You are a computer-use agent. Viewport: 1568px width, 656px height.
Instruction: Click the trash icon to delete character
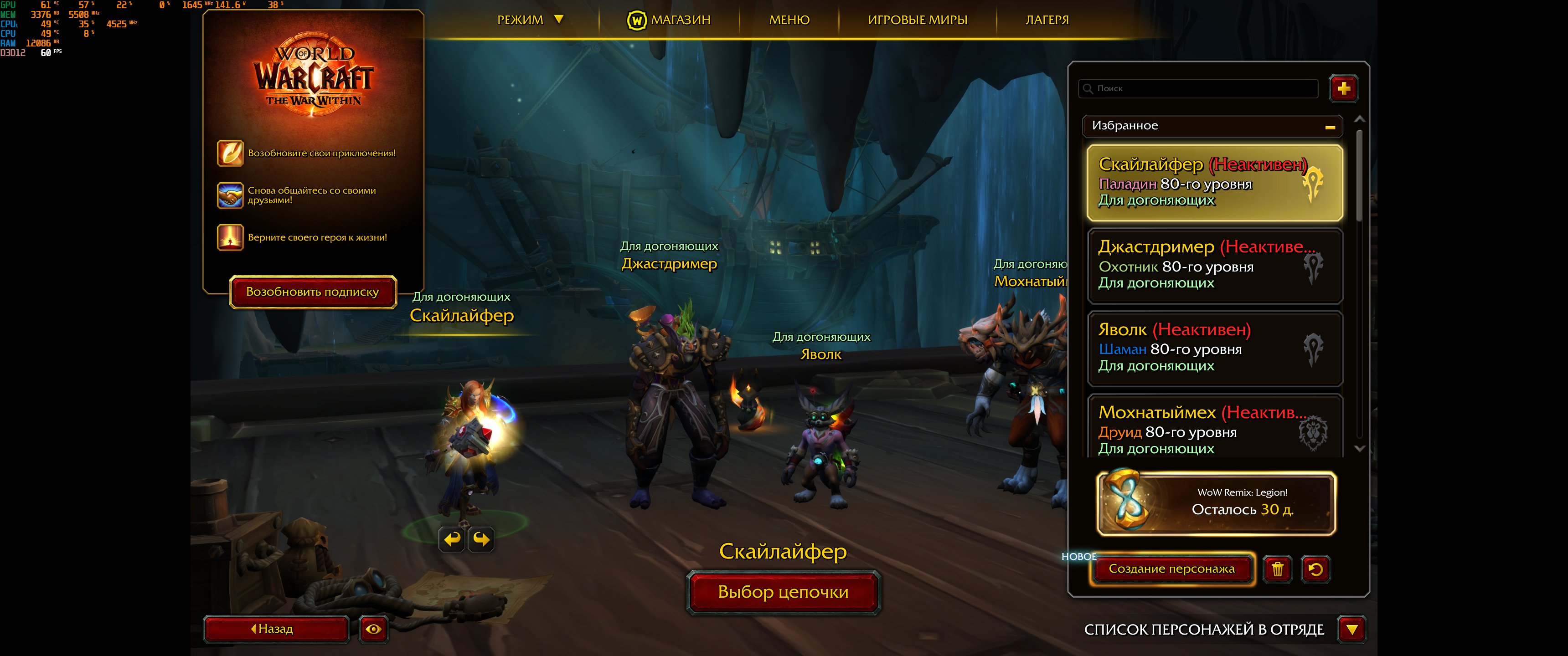[1278, 569]
